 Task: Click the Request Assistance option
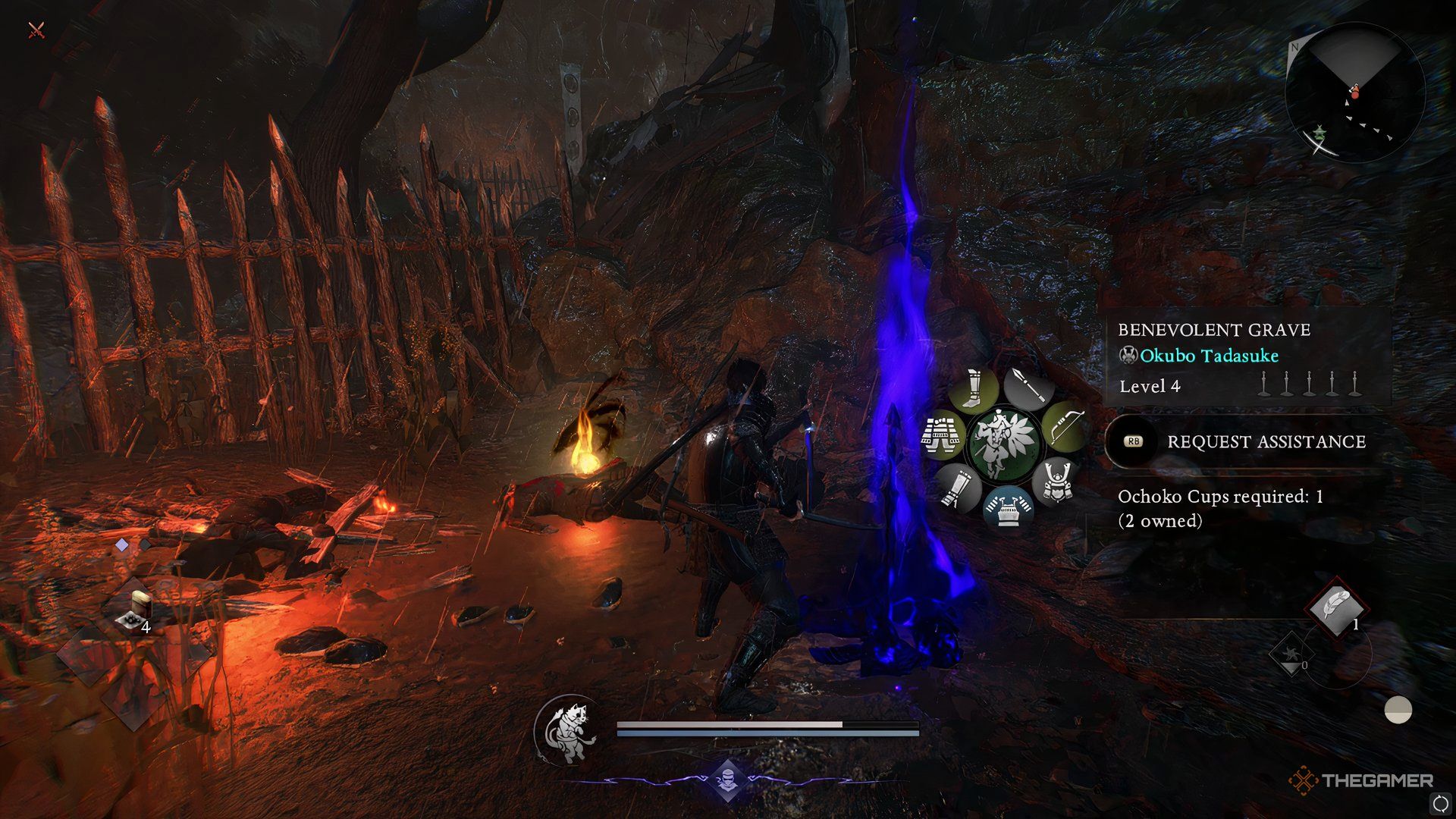point(1266,442)
